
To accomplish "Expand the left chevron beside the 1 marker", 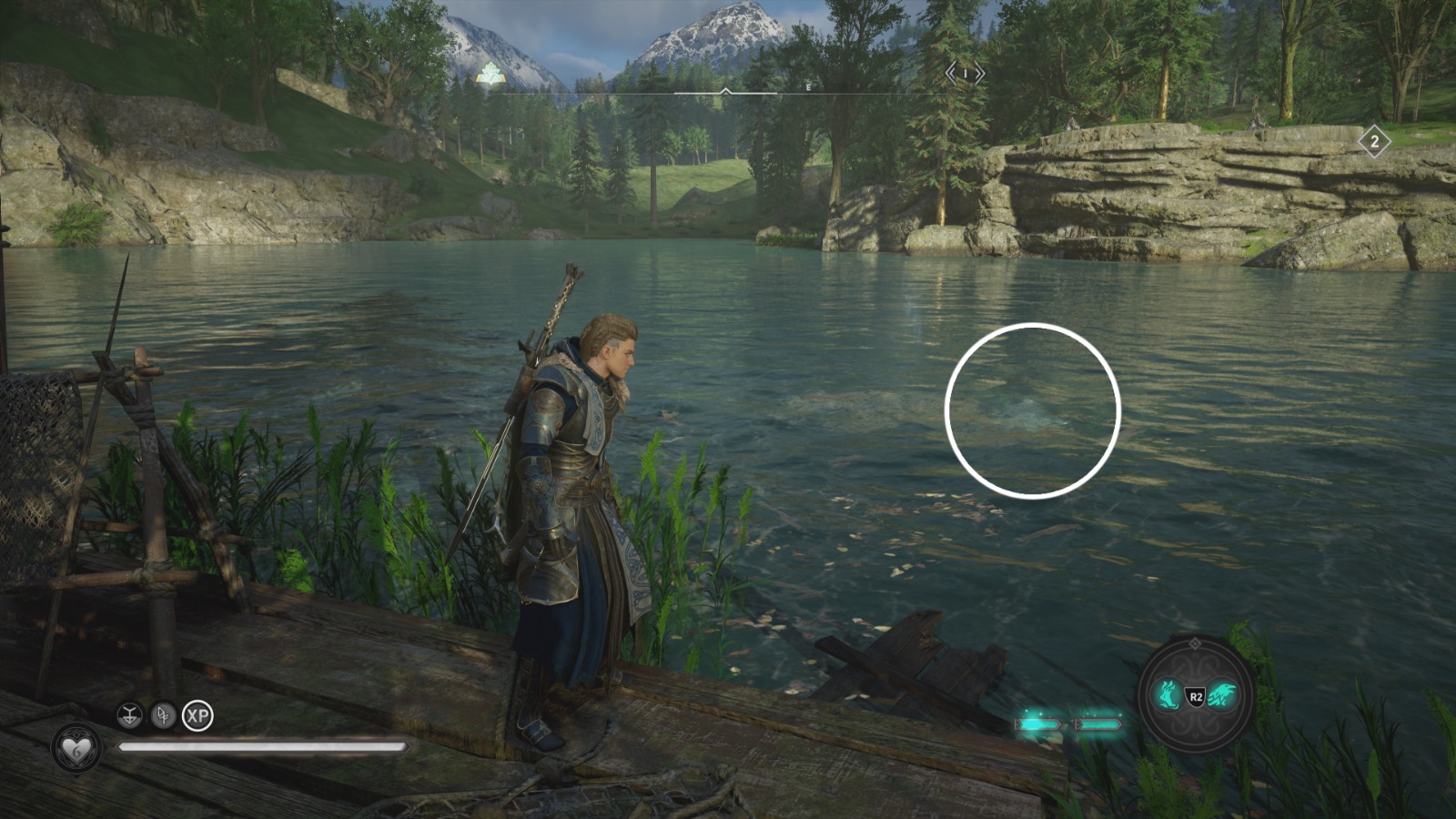I will coord(949,72).
